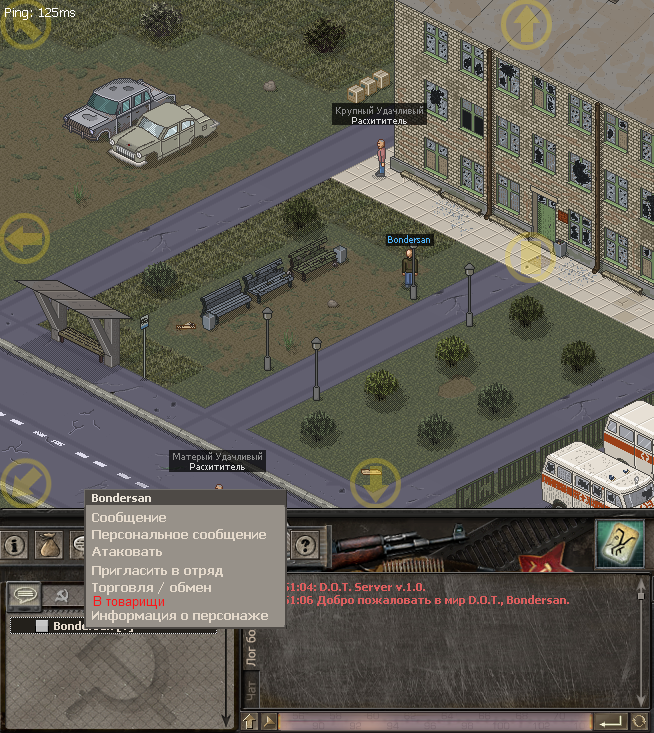Open the info "i" button
This screenshot has height=733, width=654.
[x=15, y=546]
